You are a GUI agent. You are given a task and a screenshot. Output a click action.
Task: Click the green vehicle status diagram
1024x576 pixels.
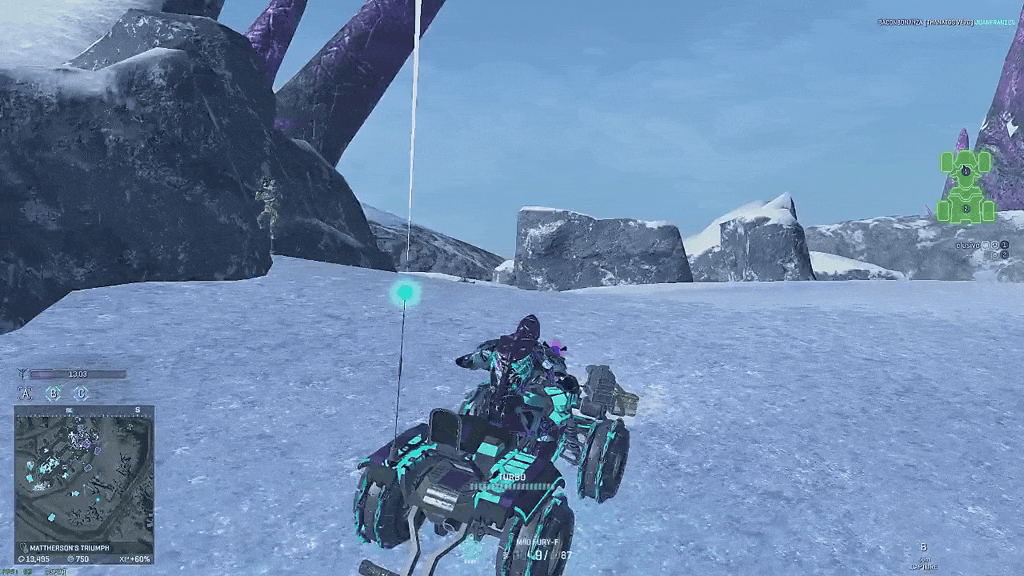pos(965,186)
